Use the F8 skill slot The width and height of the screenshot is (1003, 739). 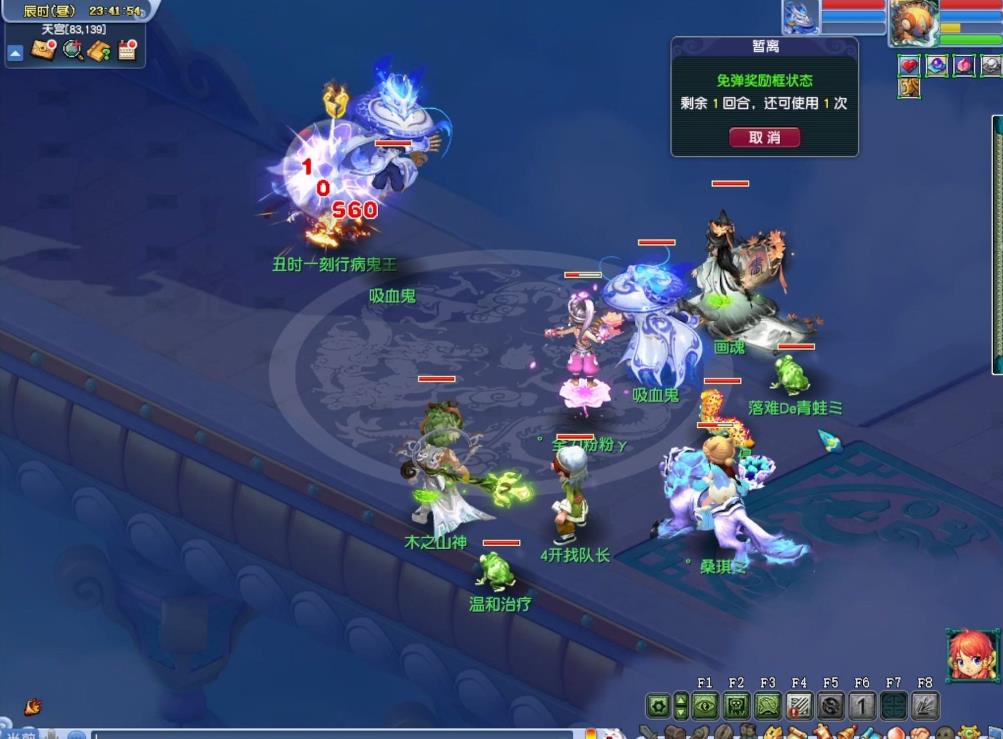click(x=924, y=706)
